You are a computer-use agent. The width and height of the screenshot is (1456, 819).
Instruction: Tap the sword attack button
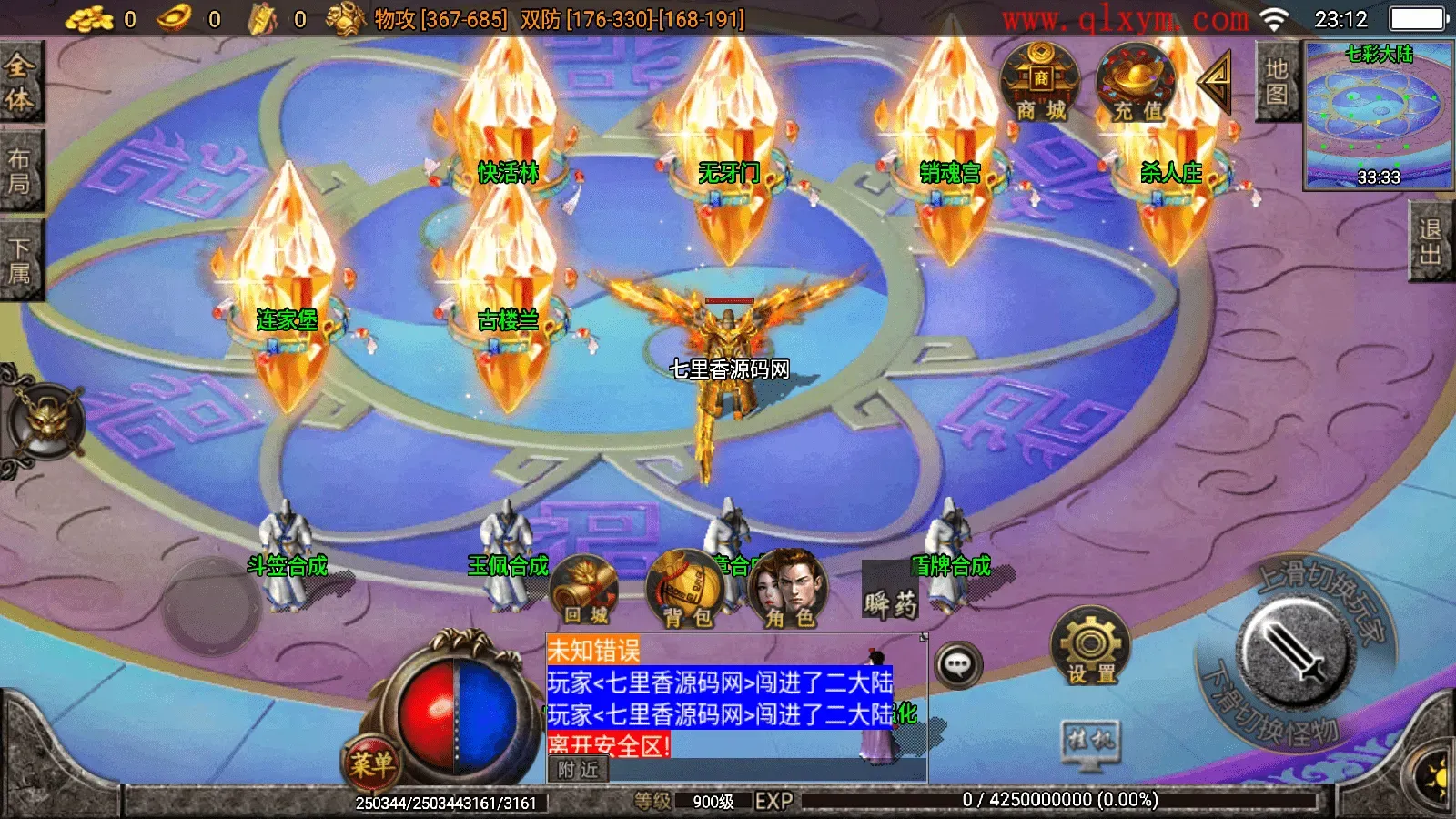pos(1292,652)
